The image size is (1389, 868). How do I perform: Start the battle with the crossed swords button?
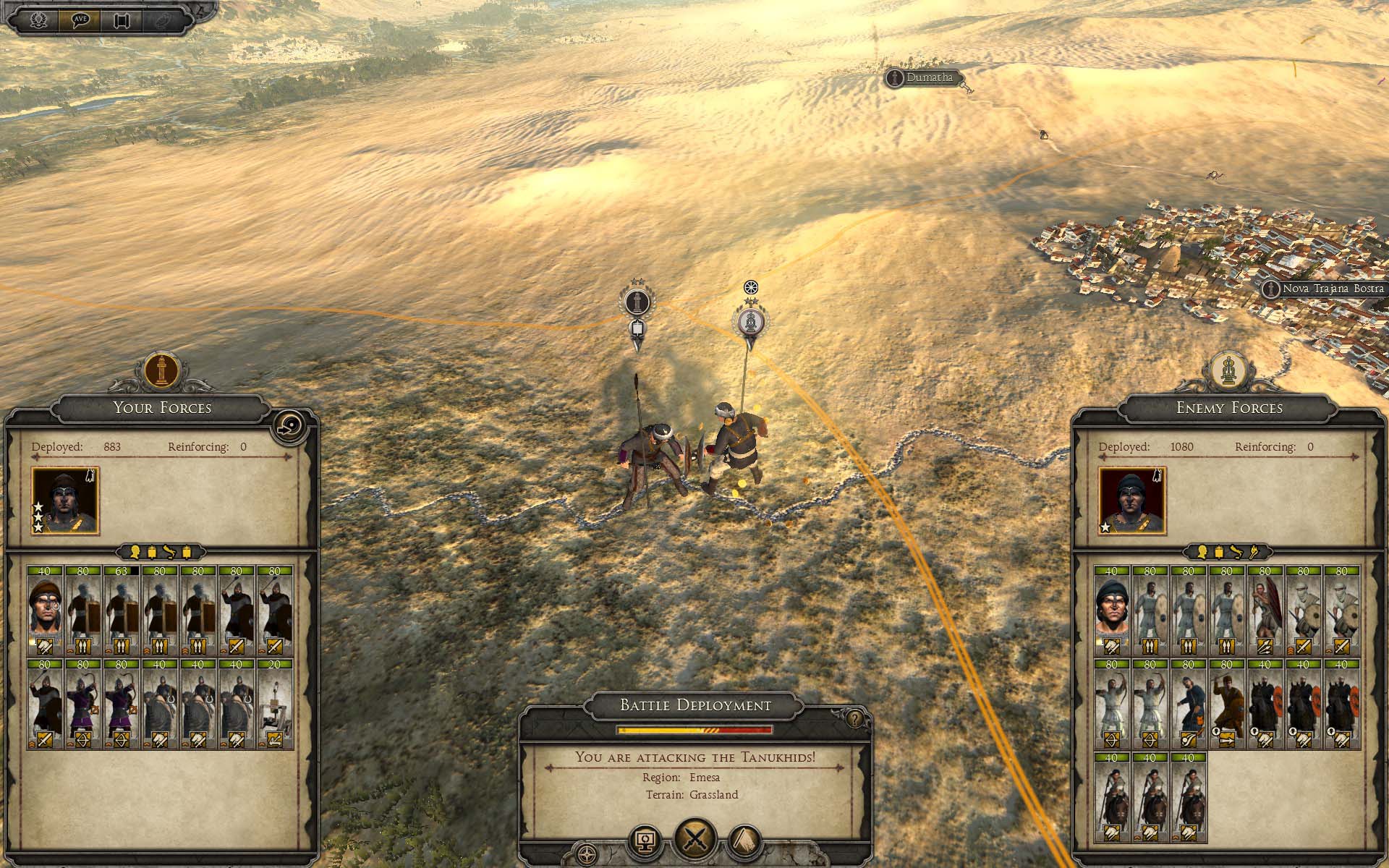tap(694, 840)
